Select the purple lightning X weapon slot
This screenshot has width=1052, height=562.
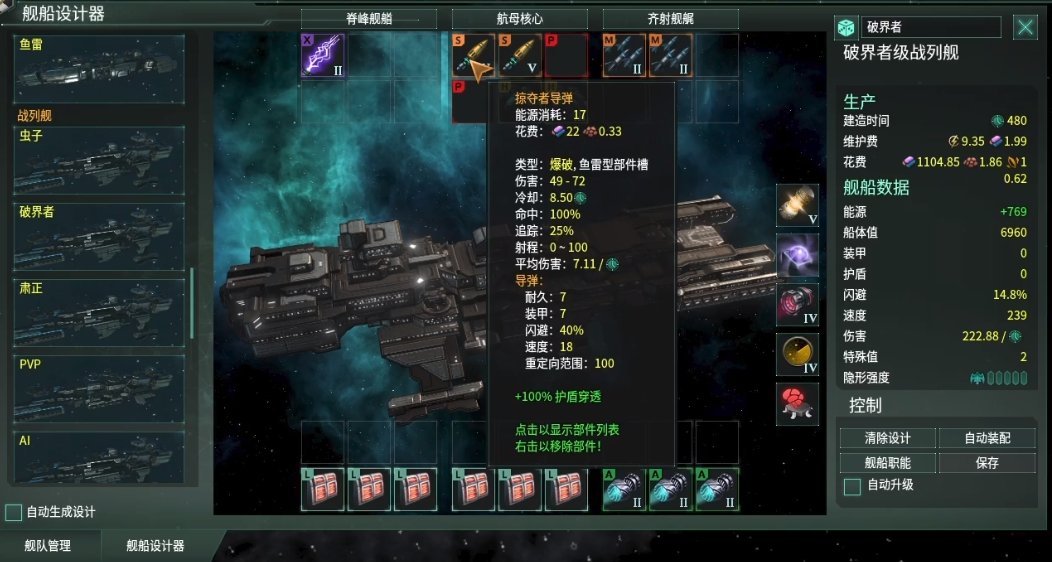[323, 56]
